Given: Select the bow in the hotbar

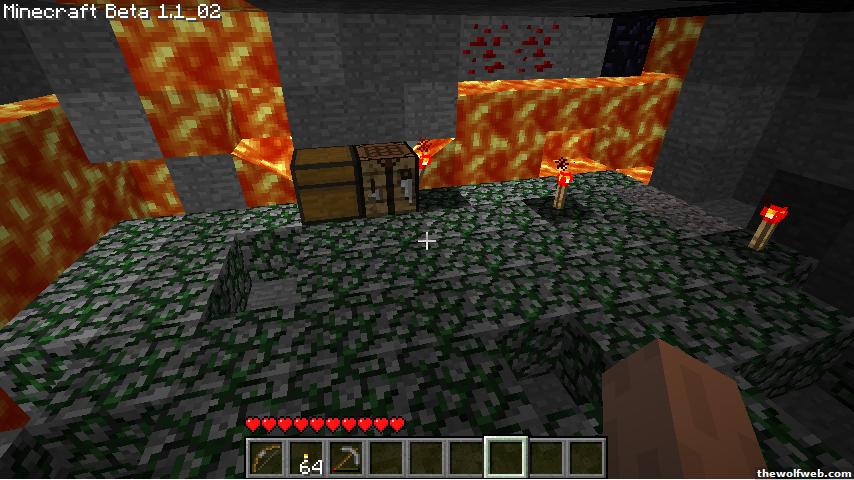Looking at the screenshot, I should tap(267, 458).
